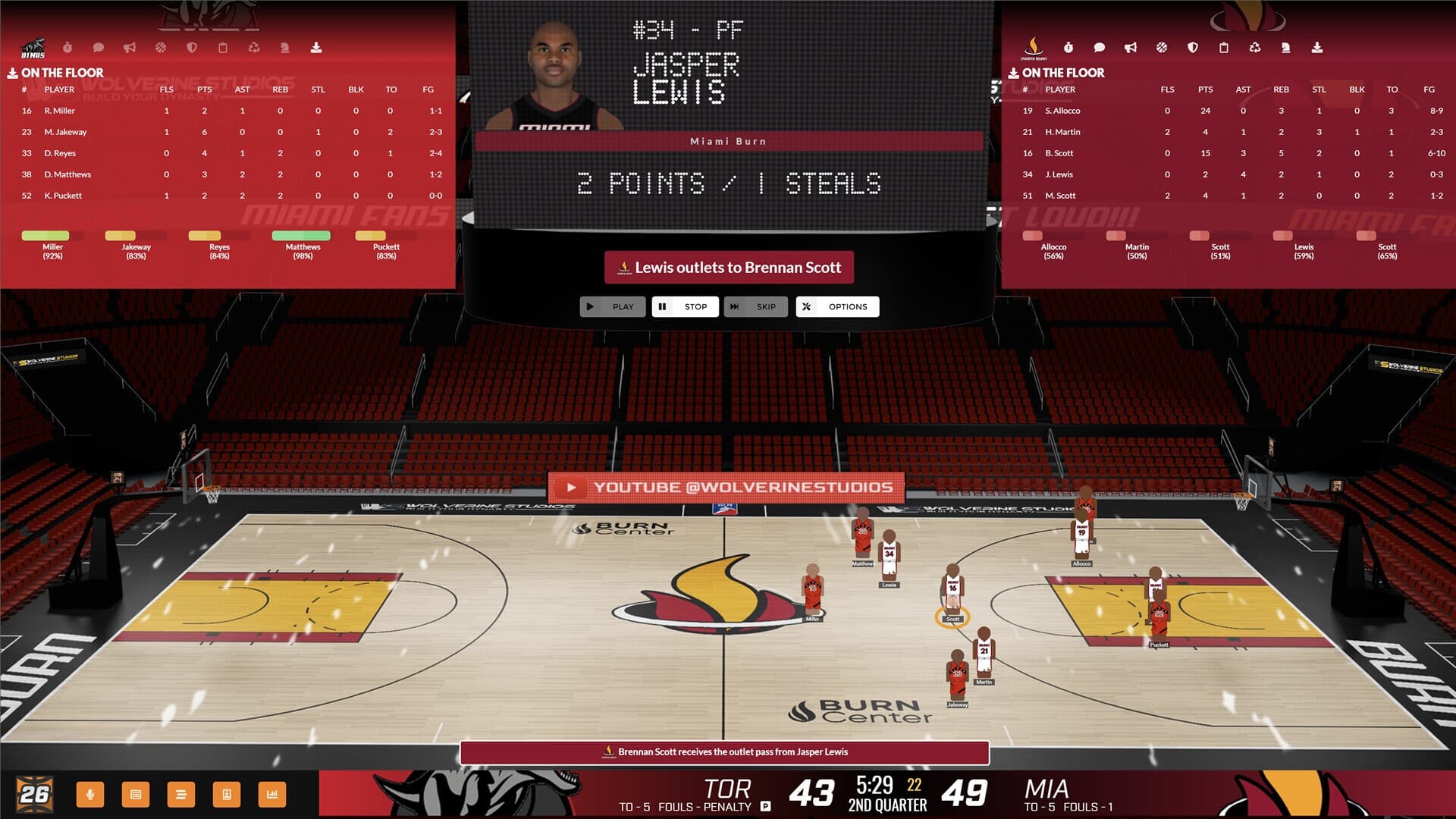Click the stopwatch timeout icon on Toronto's panel
The width and height of the screenshot is (1456, 819).
pos(68,48)
